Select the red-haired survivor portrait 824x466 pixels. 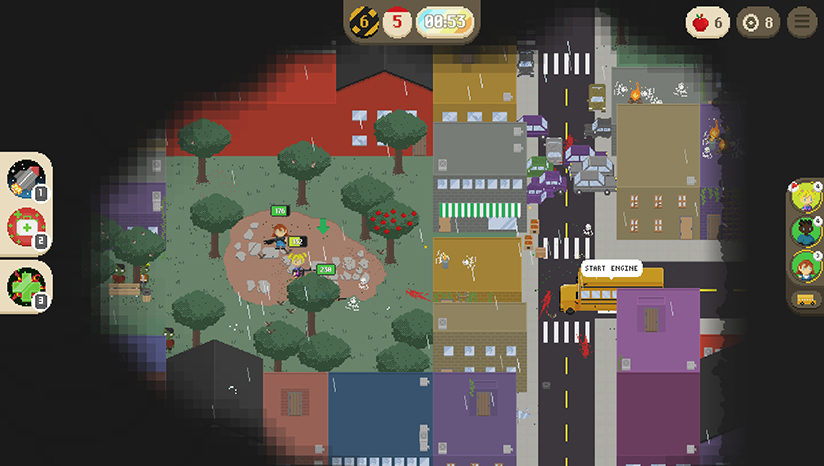coord(805,266)
